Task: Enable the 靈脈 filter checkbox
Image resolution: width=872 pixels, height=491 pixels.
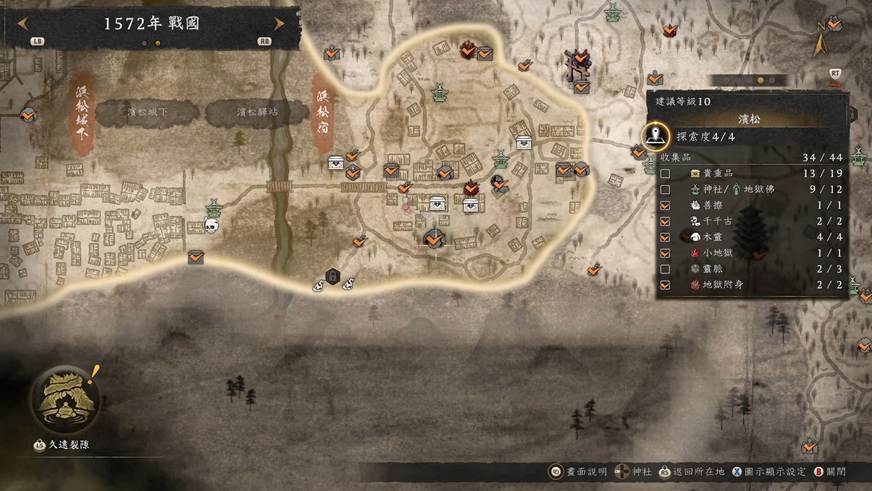Action: [x=666, y=270]
